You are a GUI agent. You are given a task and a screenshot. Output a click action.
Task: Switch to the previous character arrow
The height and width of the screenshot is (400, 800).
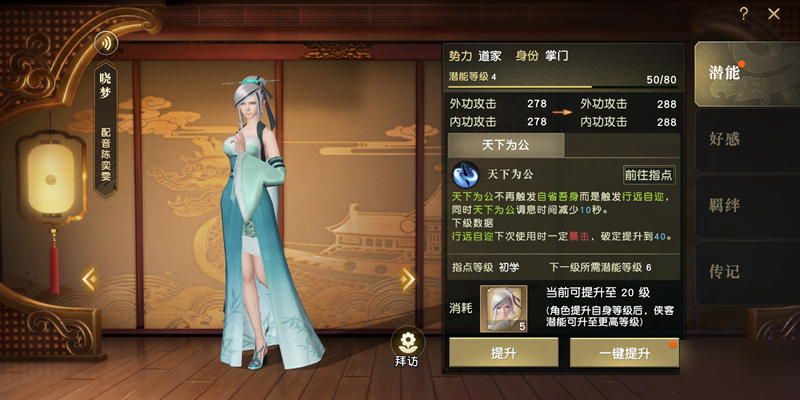click(x=89, y=279)
